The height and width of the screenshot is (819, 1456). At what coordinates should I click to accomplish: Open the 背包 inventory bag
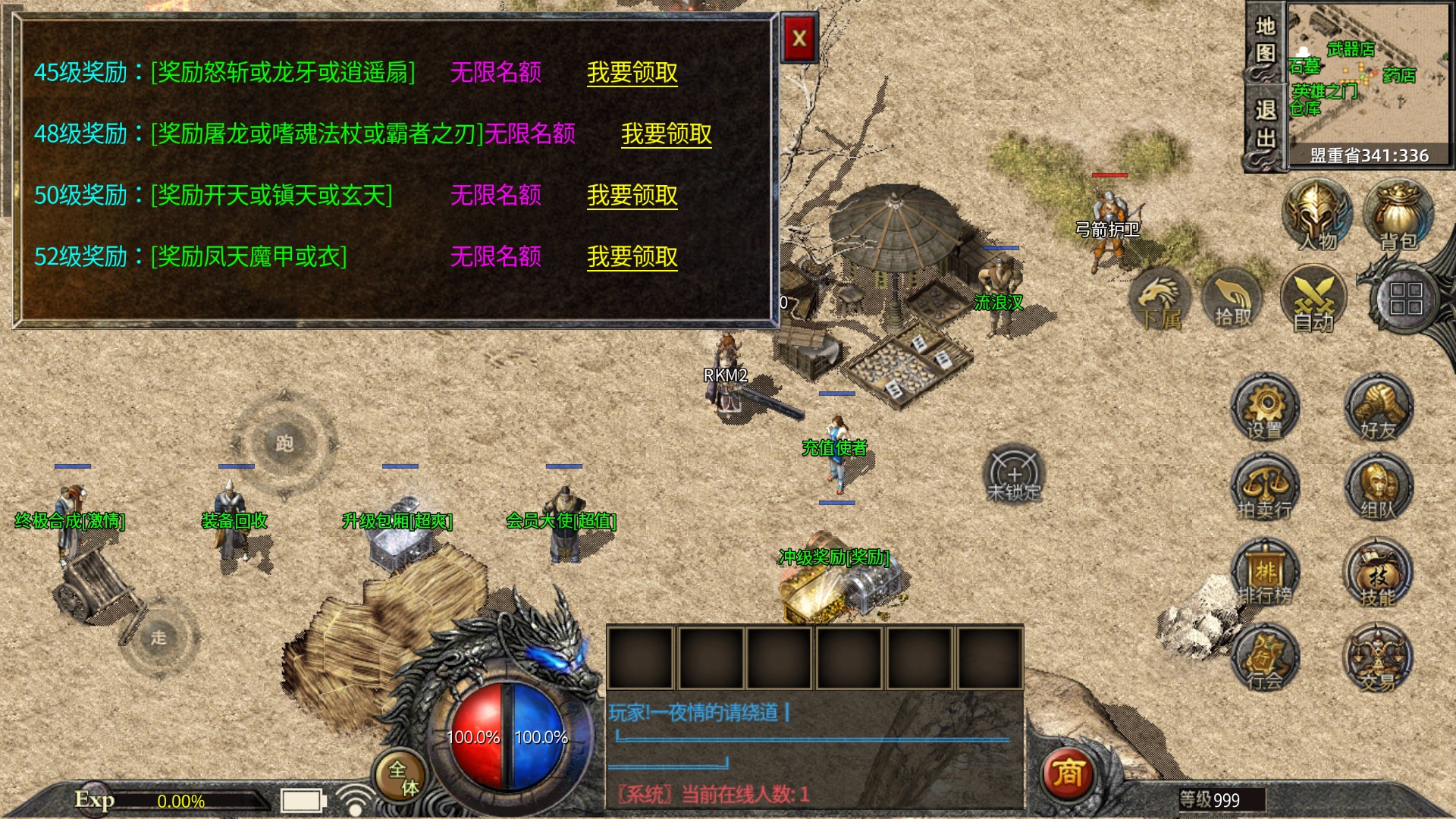click(1398, 216)
